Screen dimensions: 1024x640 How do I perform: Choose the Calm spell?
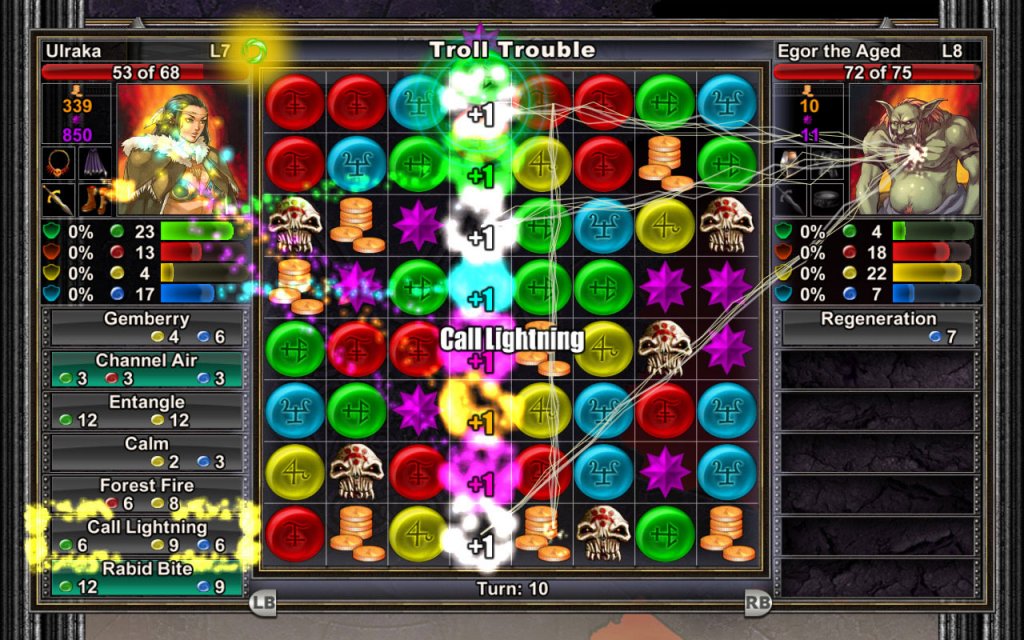[147, 452]
